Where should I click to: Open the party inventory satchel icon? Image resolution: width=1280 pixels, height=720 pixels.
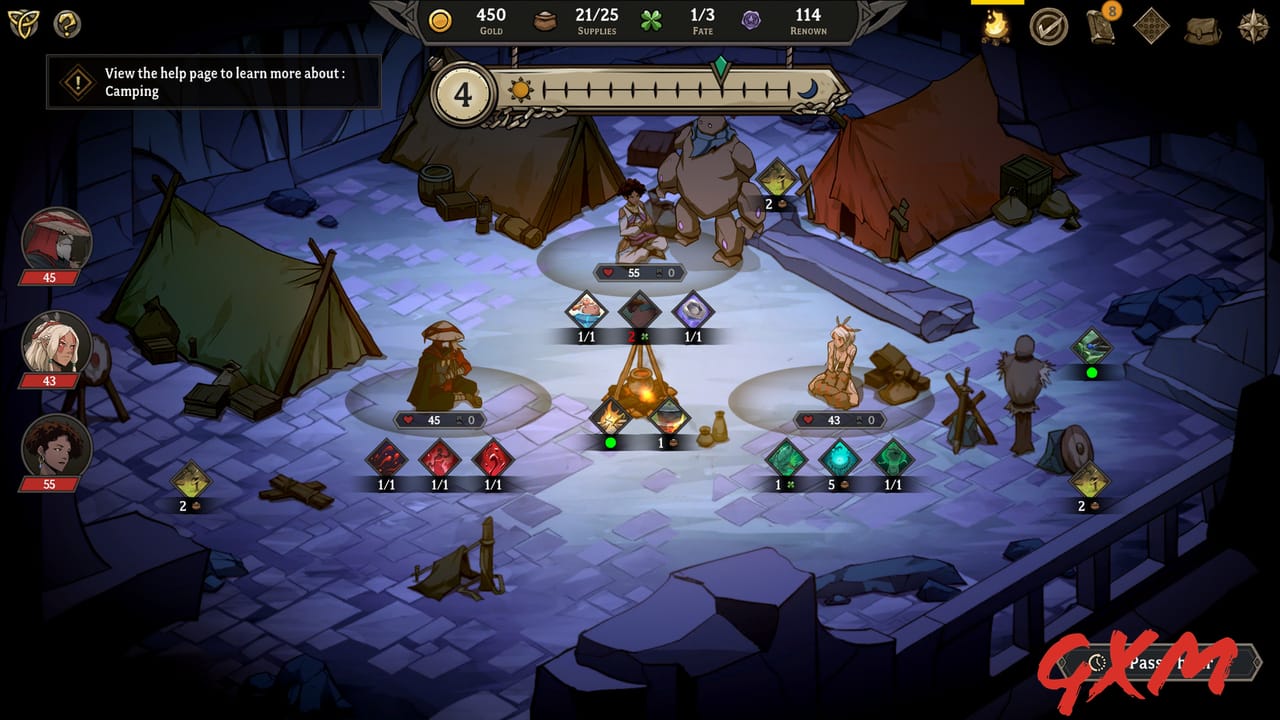(x=1200, y=28)
